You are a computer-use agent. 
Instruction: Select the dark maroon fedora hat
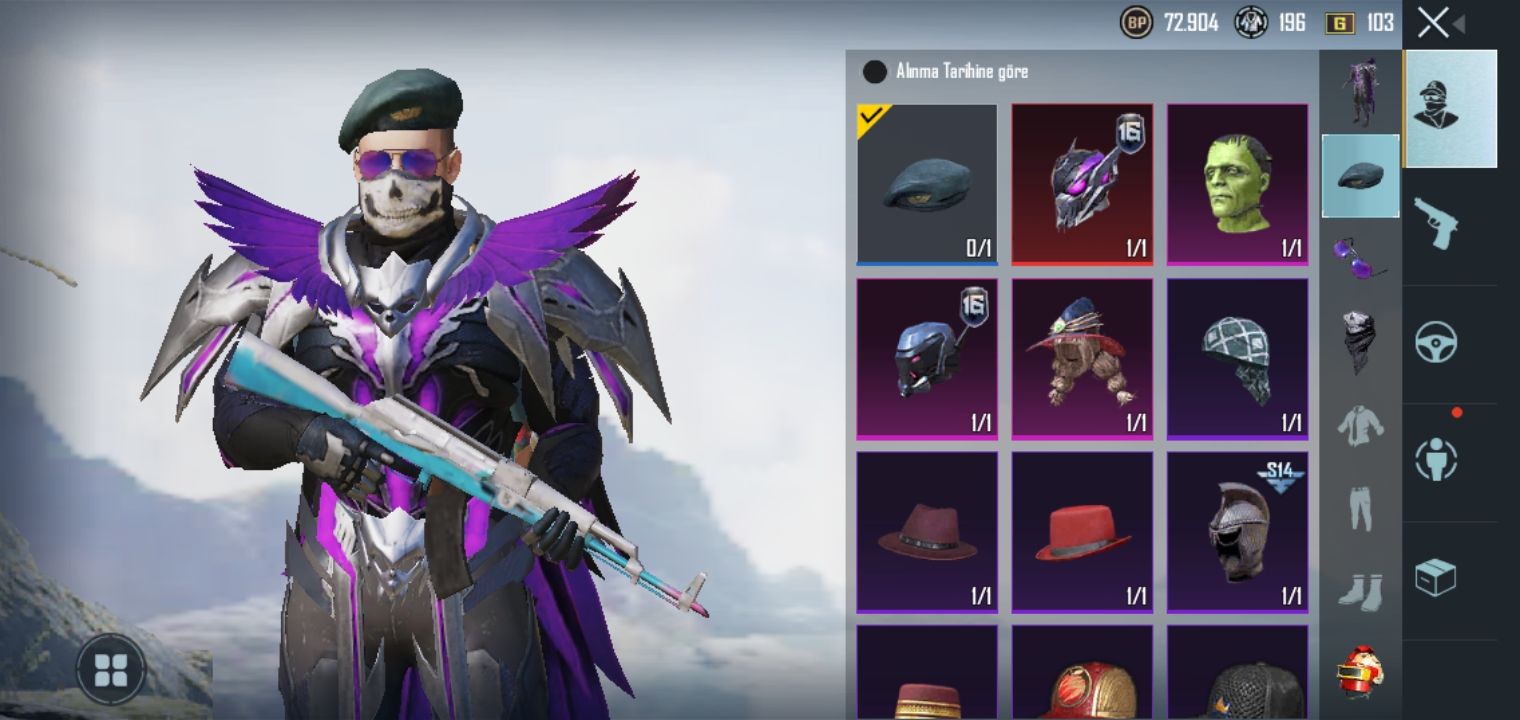tap(927, 532)
